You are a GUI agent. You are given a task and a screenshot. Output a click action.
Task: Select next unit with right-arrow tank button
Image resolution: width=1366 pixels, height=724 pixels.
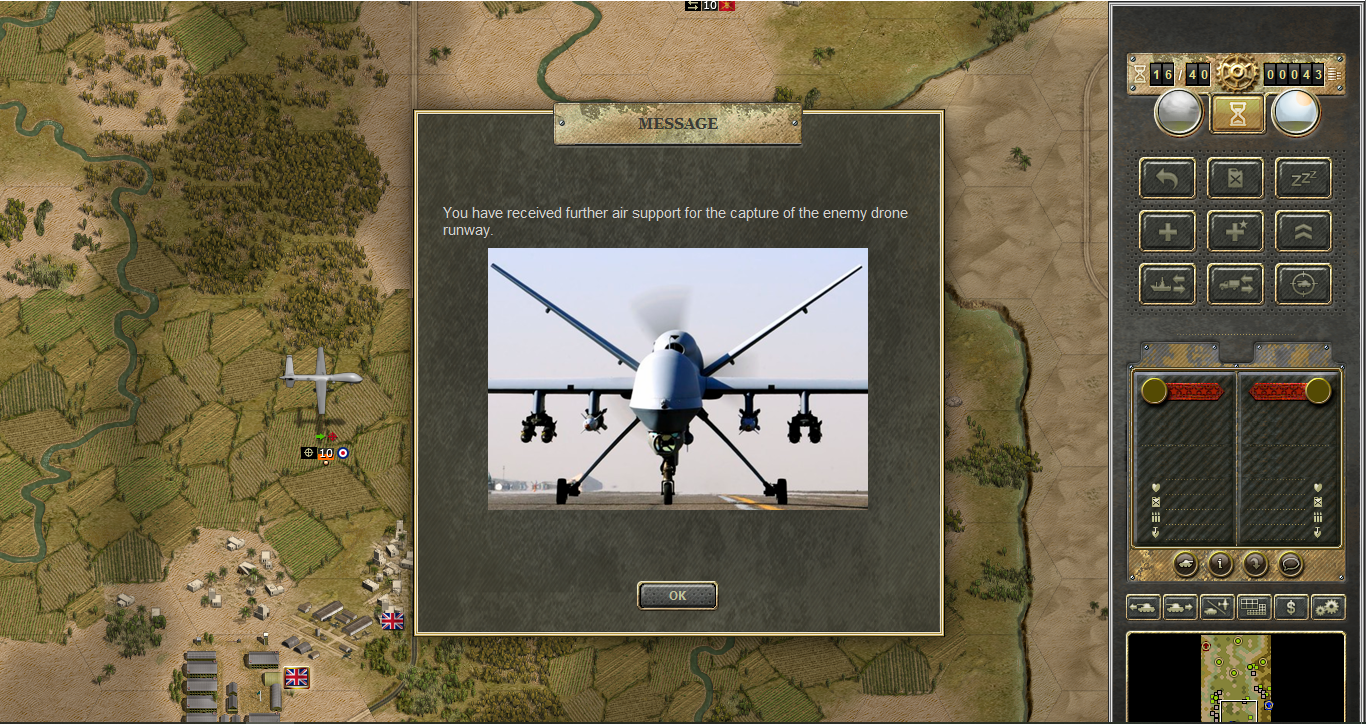coord(1180,606)
